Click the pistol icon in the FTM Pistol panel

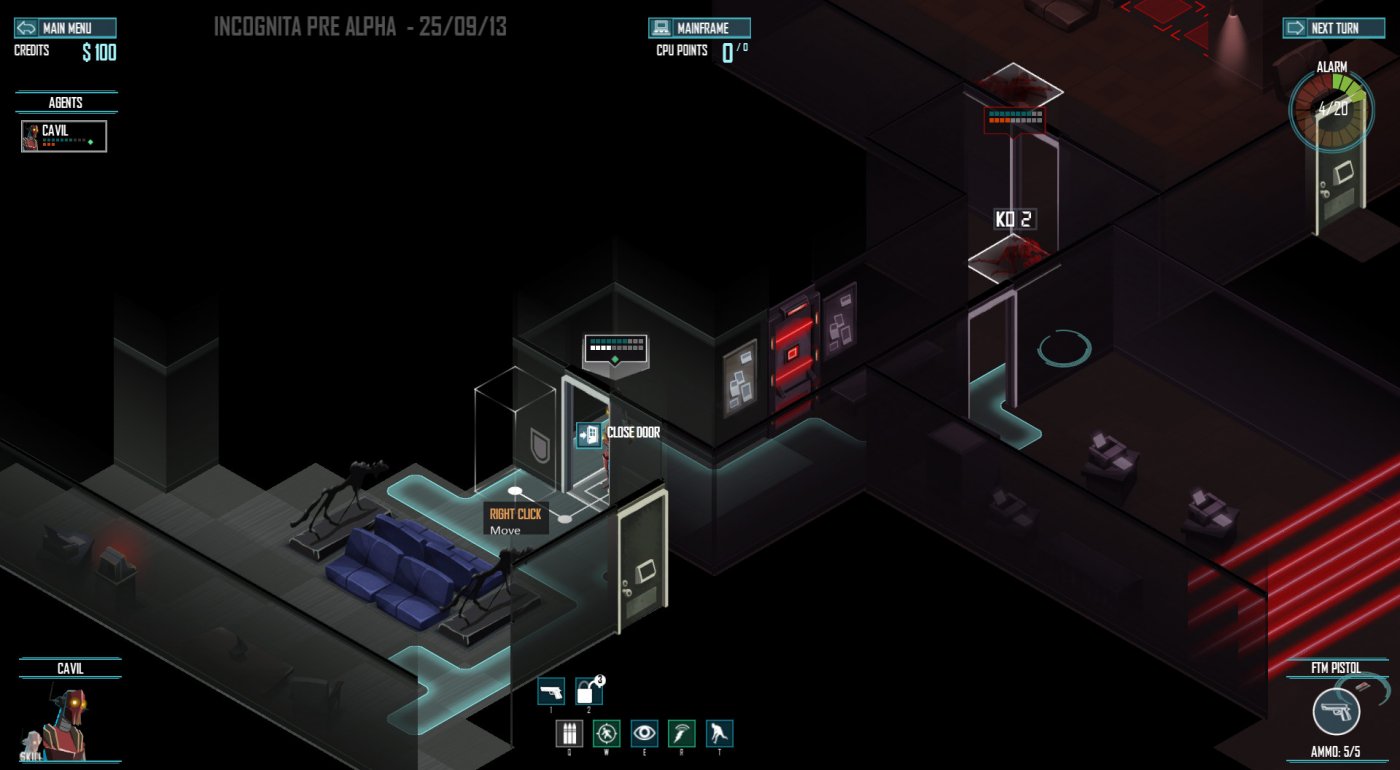pyautogui.click(x=1335, y=713)
